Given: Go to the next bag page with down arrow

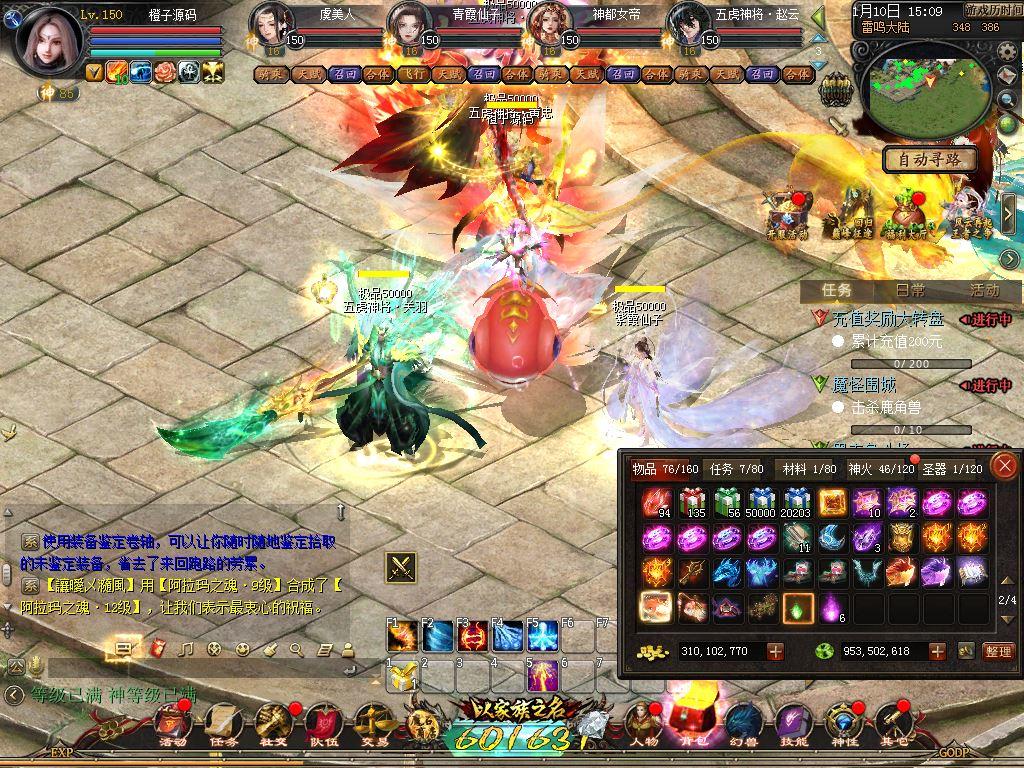Looking at the screenshot, I should click(x=1006, y=619).
